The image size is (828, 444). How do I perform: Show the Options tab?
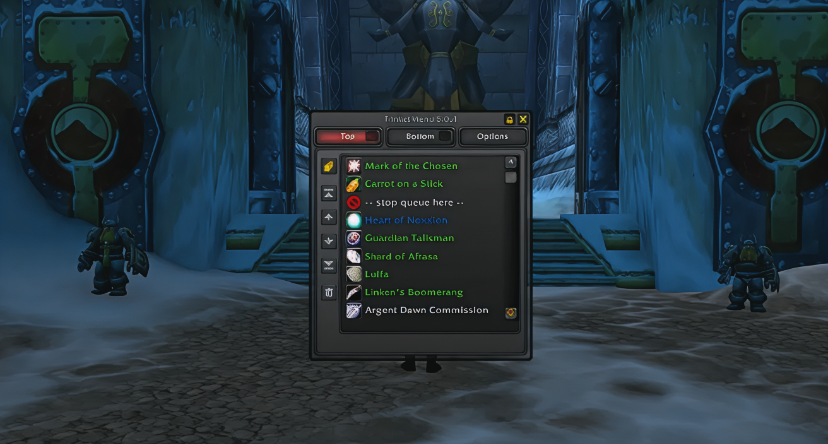(x=492, y=137)
